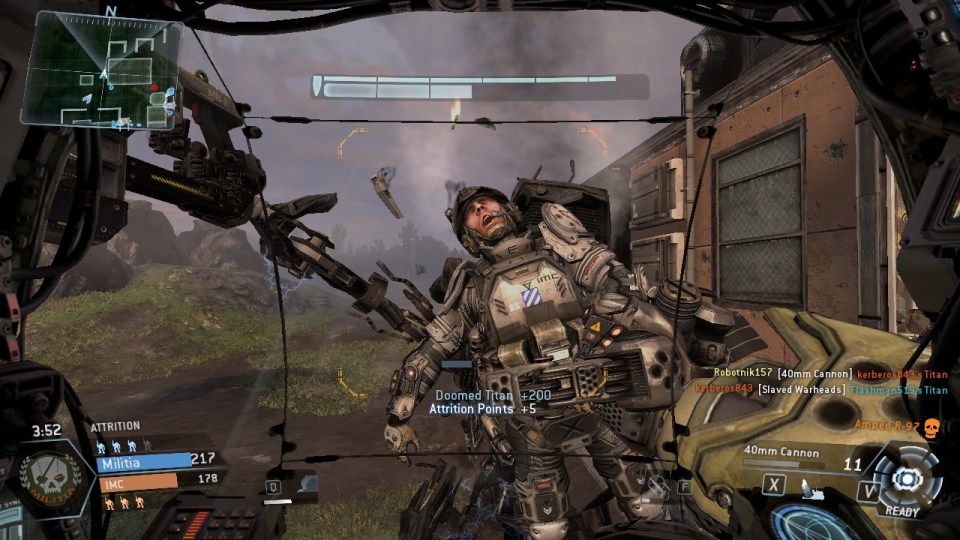Image resolution: width=960 pixels, height=540 pixels.
Task: Click the tactical ability icon beside Q
Action: [308, 485]
